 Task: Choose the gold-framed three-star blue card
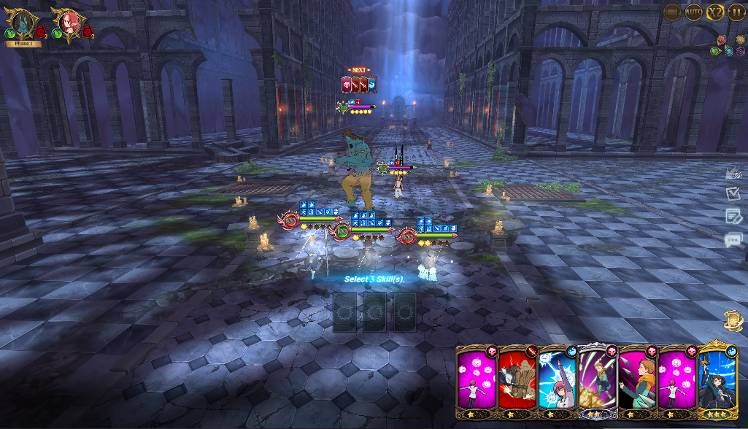716,382
